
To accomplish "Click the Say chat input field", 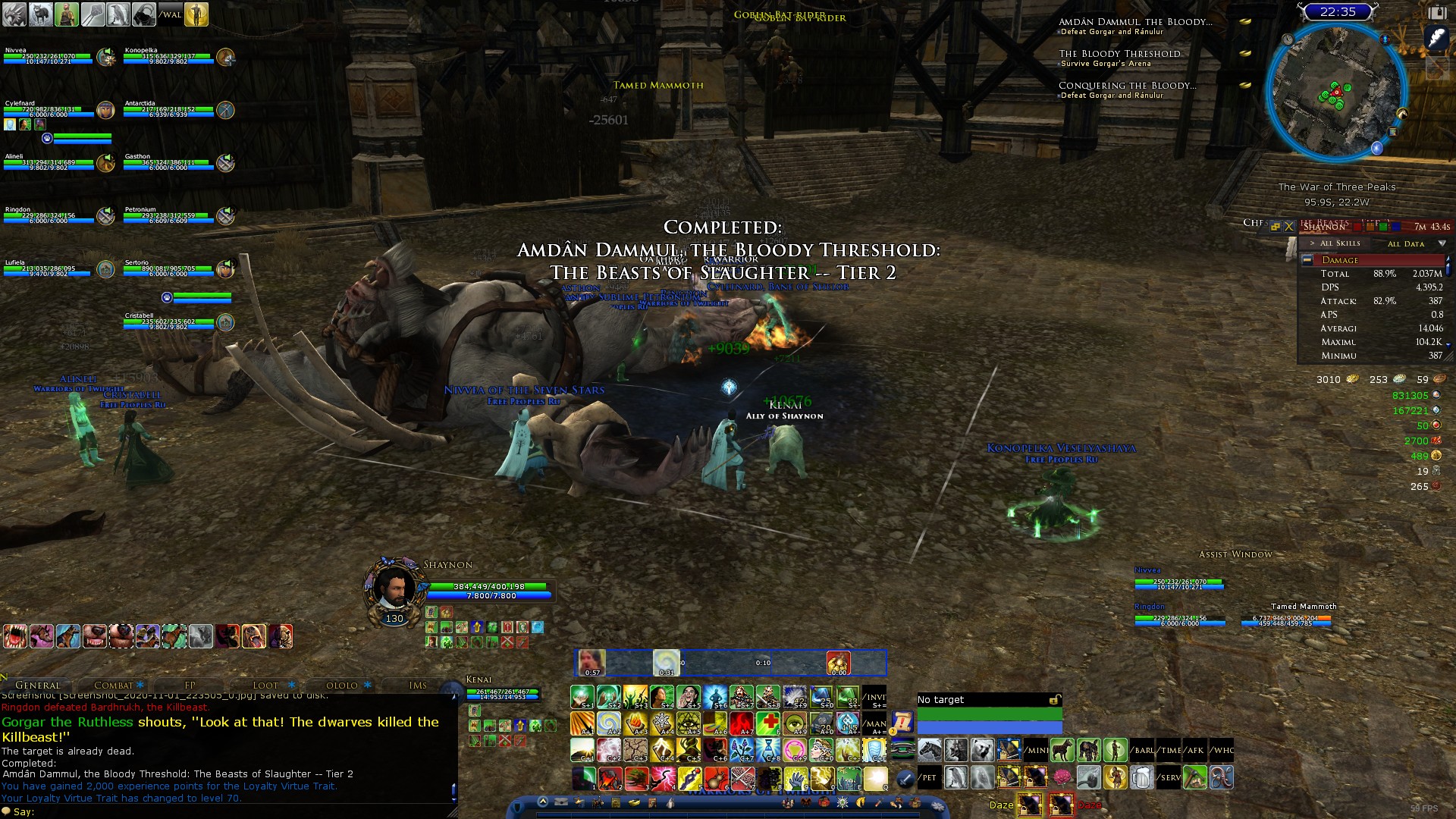I will (x=227, y=811).
